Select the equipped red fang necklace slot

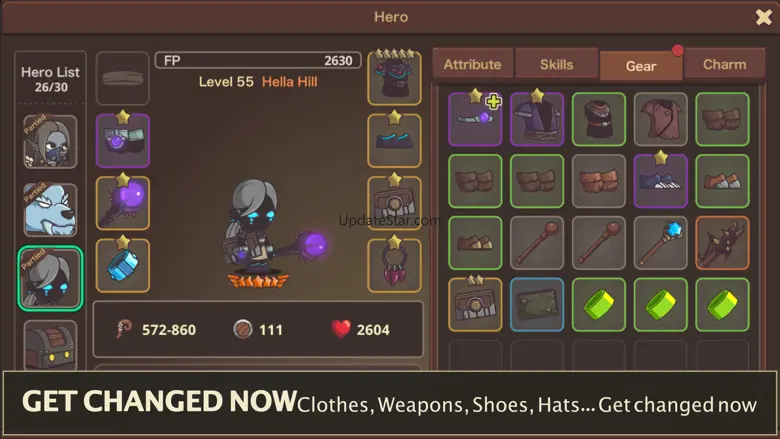(x=394, y=265)
